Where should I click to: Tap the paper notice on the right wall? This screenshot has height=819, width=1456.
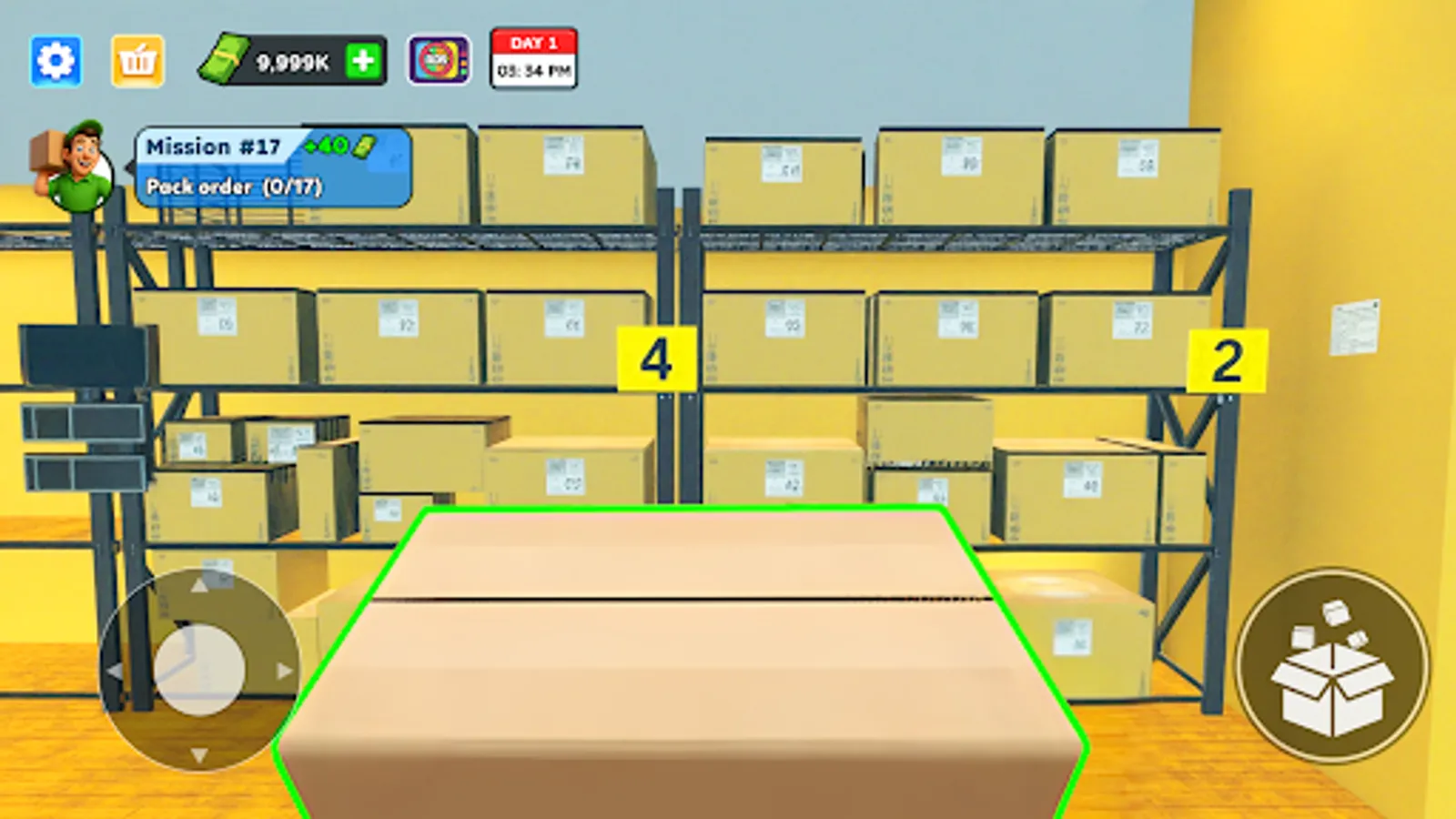[1356, 328]
